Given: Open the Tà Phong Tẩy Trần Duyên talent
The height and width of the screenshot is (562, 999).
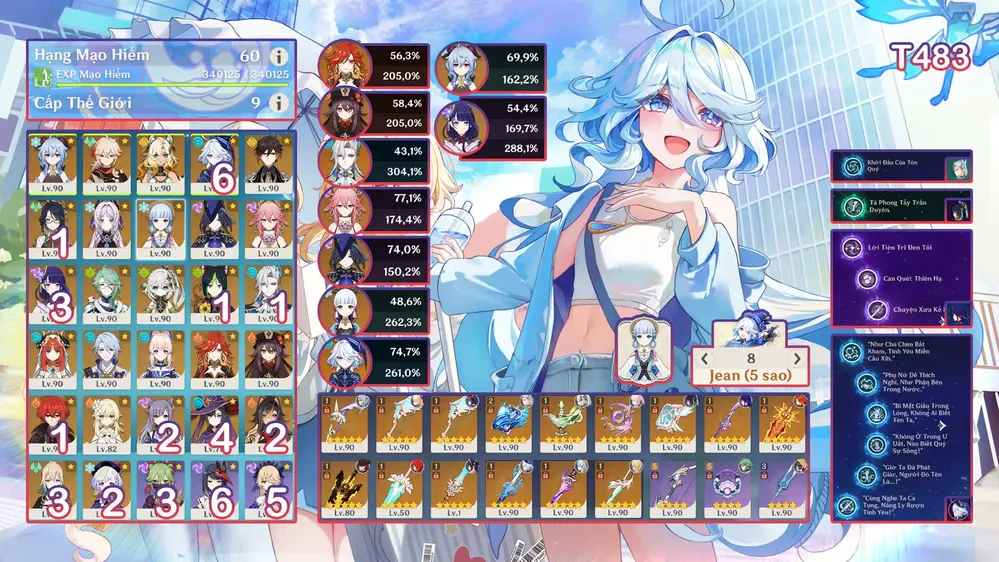Looking at the screenshot, I should point(851,207).
